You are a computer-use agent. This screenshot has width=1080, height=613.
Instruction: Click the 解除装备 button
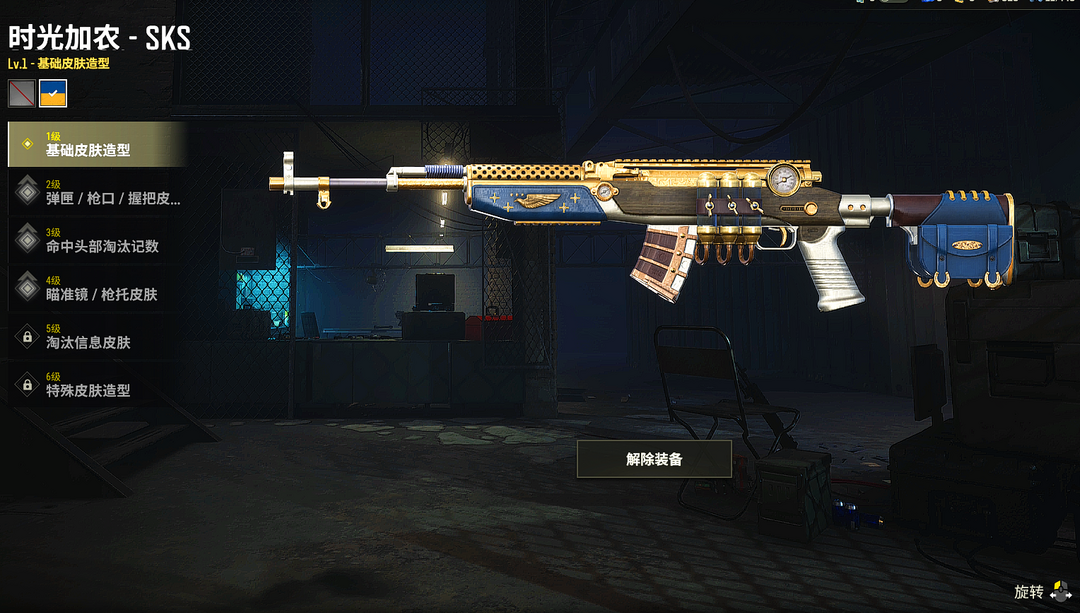(654, 459)
